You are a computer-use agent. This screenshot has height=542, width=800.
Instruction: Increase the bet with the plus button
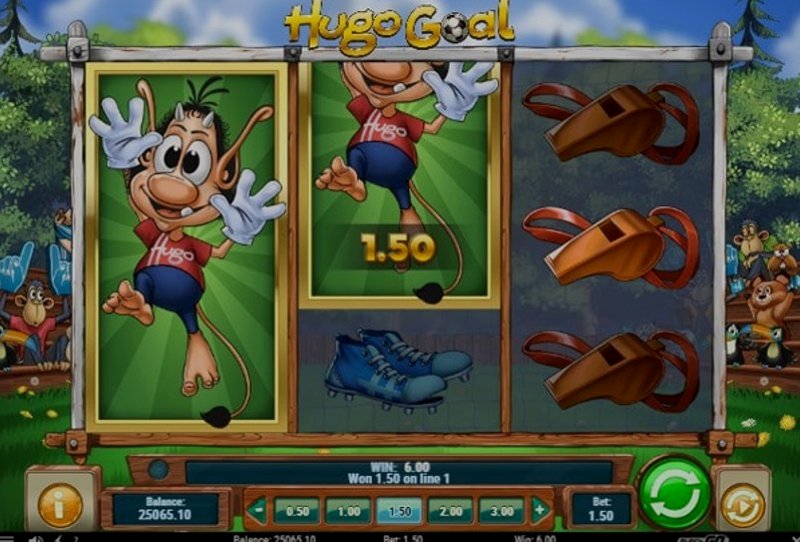[540, 510]
